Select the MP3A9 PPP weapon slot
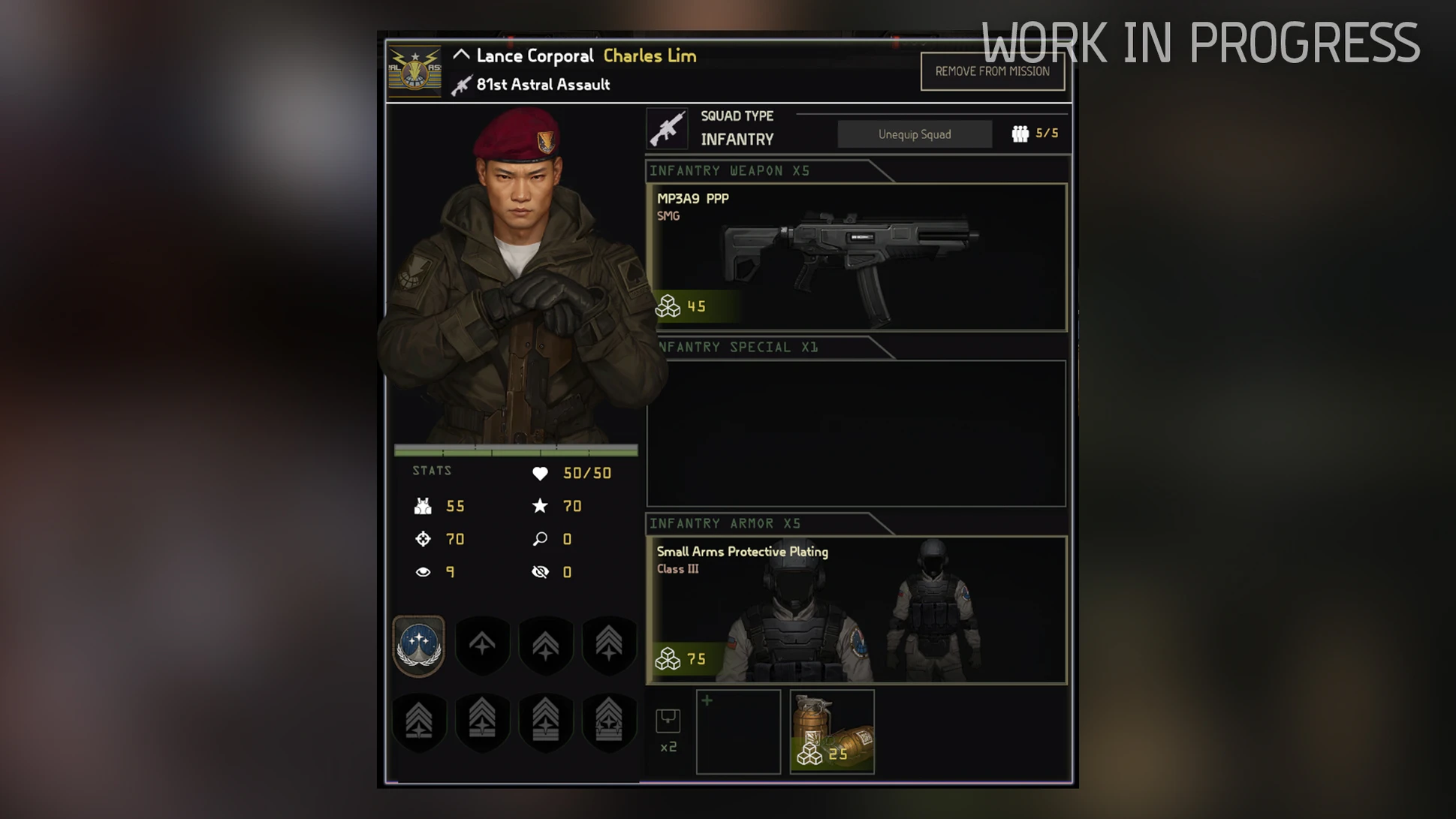The width and height of the screenshot is (1456, 819). tap(857, 257)
